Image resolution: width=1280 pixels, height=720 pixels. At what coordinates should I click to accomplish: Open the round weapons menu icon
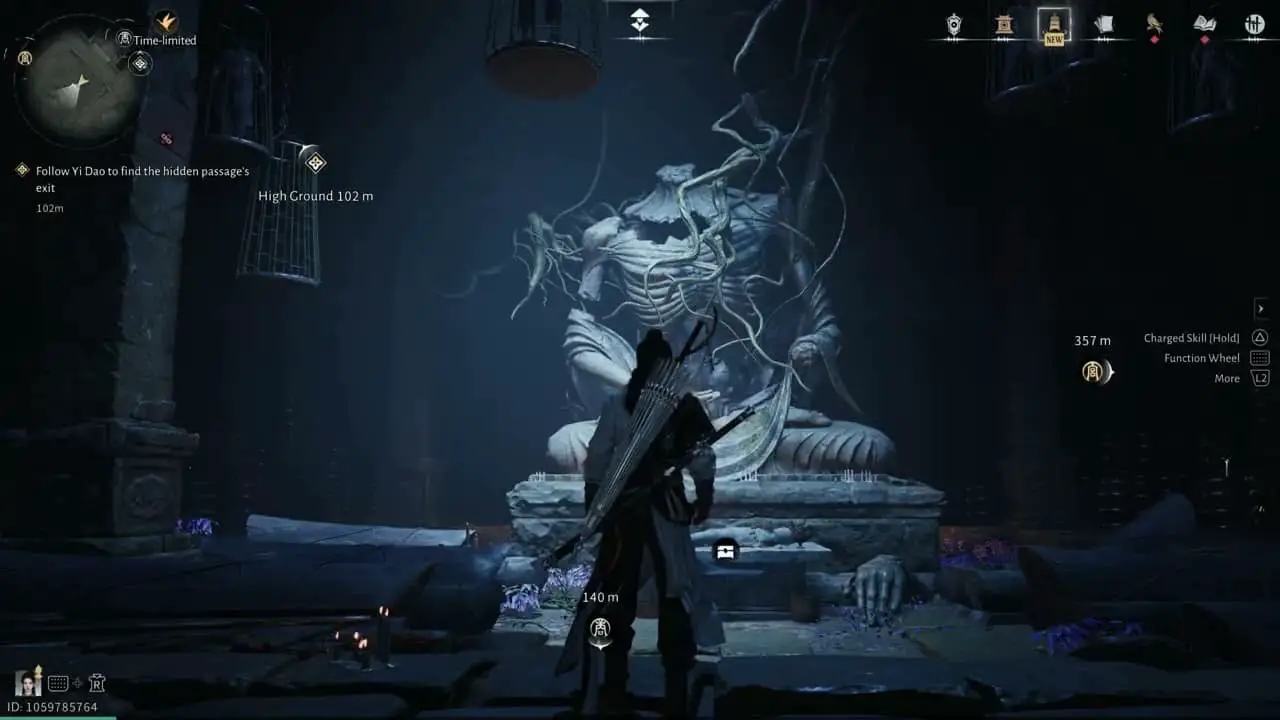click(x=1254, y=25)
